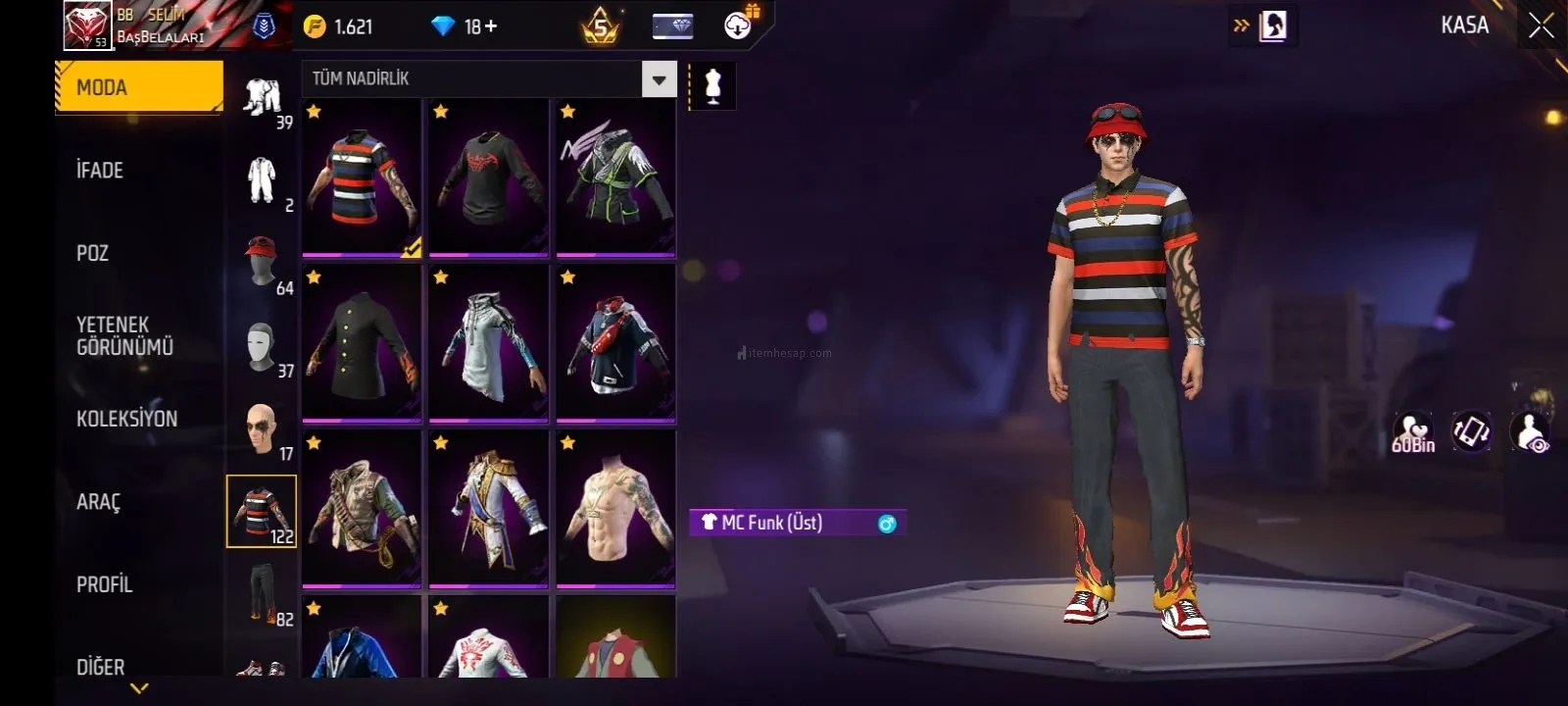Close the KASA vault screen
This screenshot has height=706, width=1568.
(1541, 26)
